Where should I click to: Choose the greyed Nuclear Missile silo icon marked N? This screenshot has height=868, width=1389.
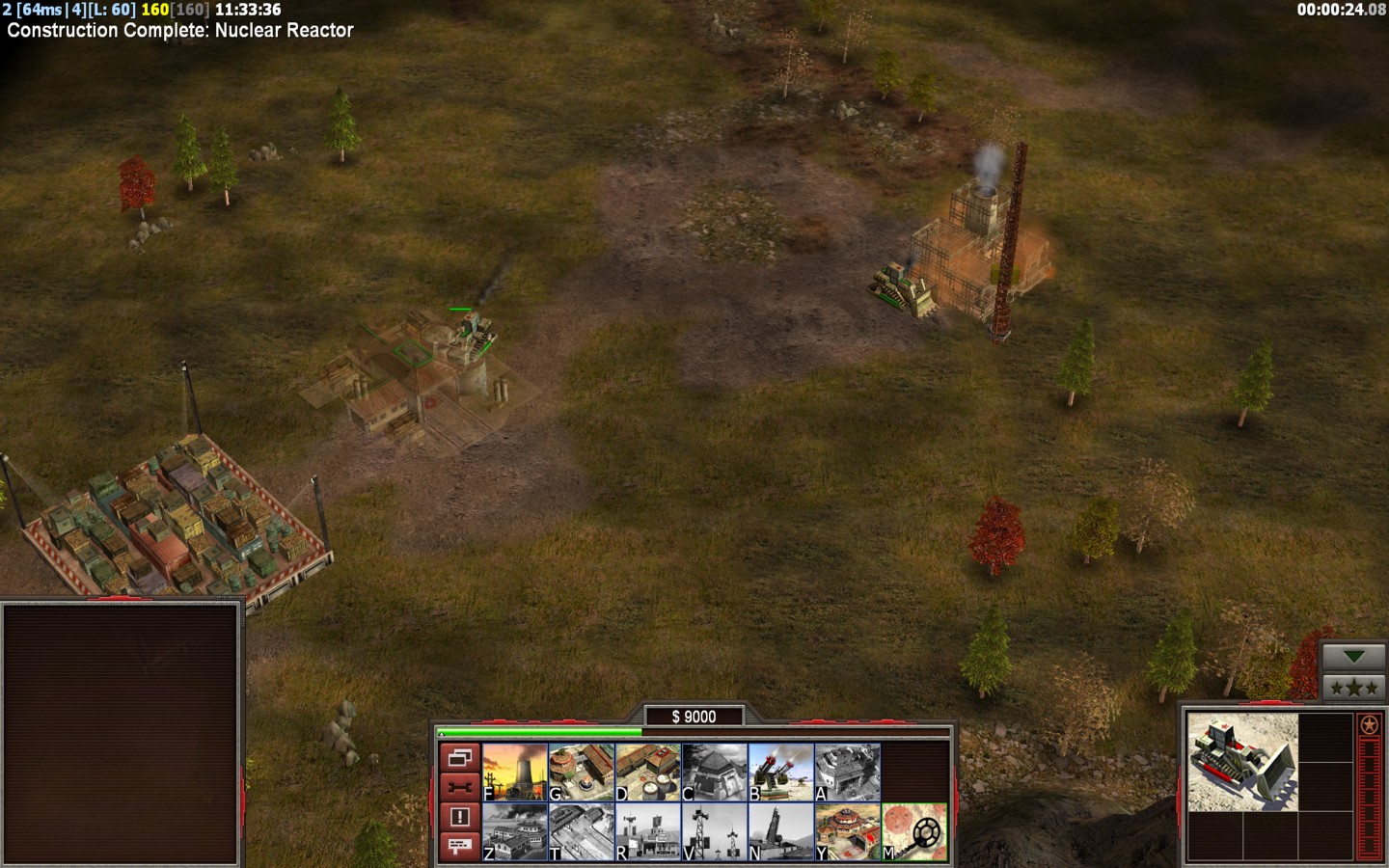(781, 831)
